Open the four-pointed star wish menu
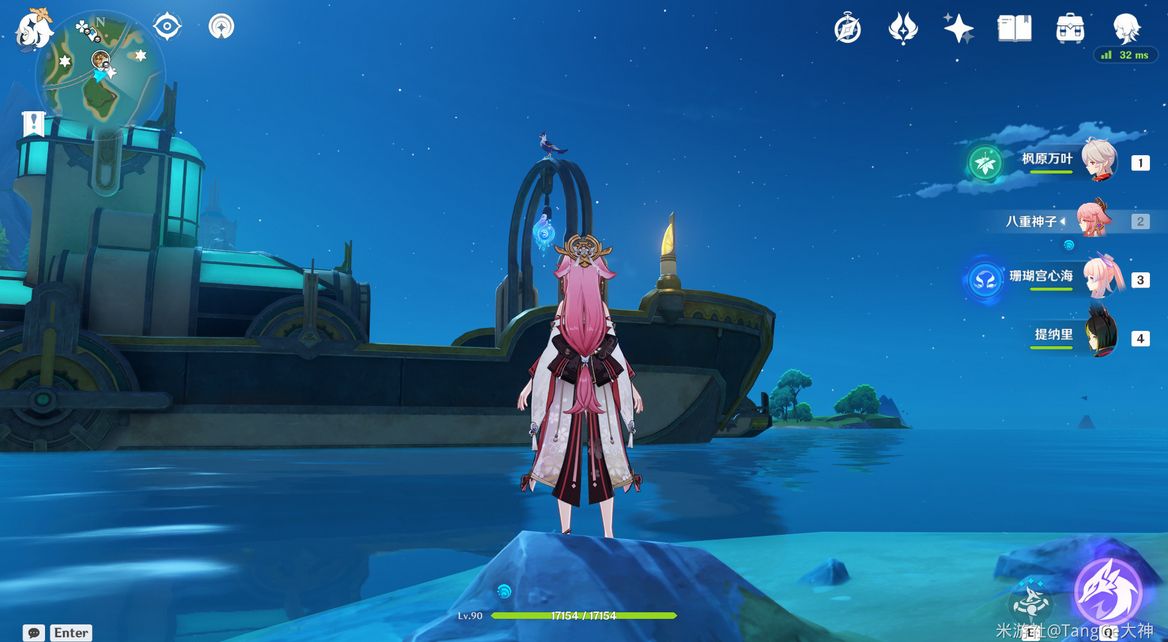Viewport: 1168px width, 642px height. pos(958,28)
